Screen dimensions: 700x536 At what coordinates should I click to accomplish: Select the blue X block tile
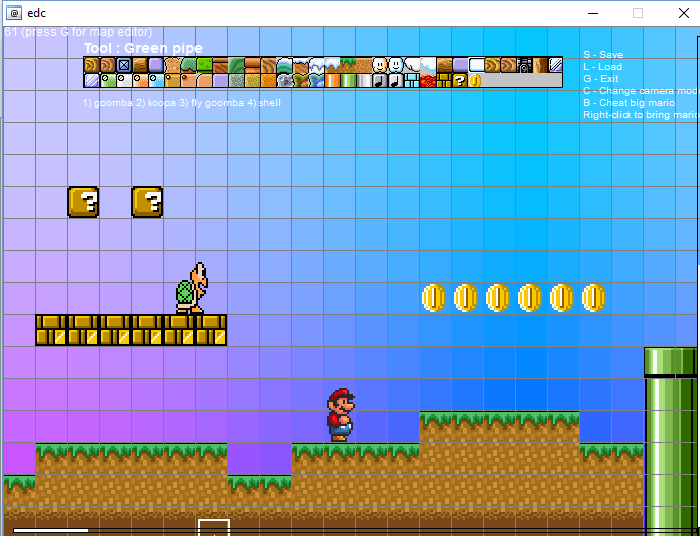(x=124, y=65)
